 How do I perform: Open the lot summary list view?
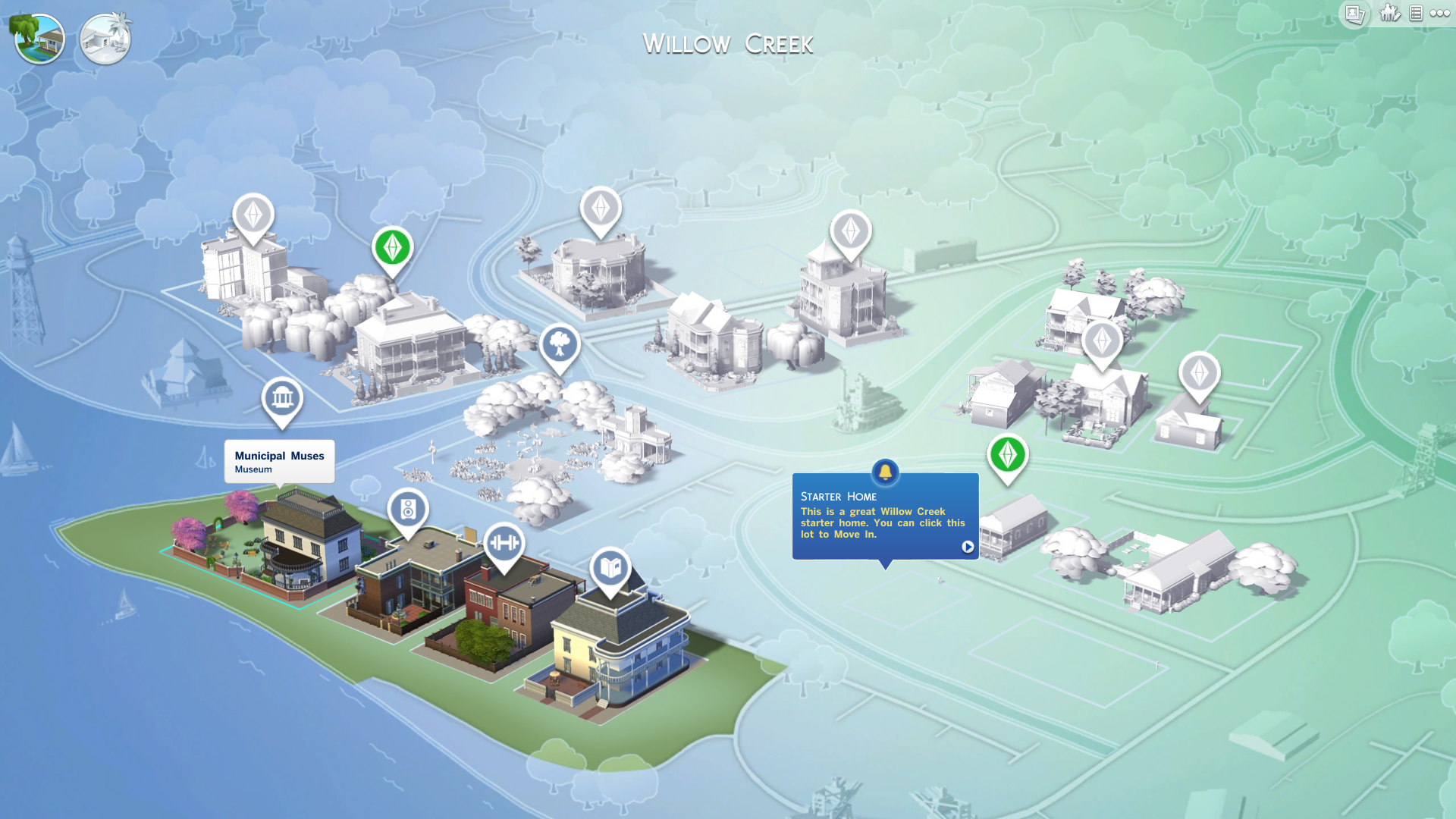(1415, 13)
